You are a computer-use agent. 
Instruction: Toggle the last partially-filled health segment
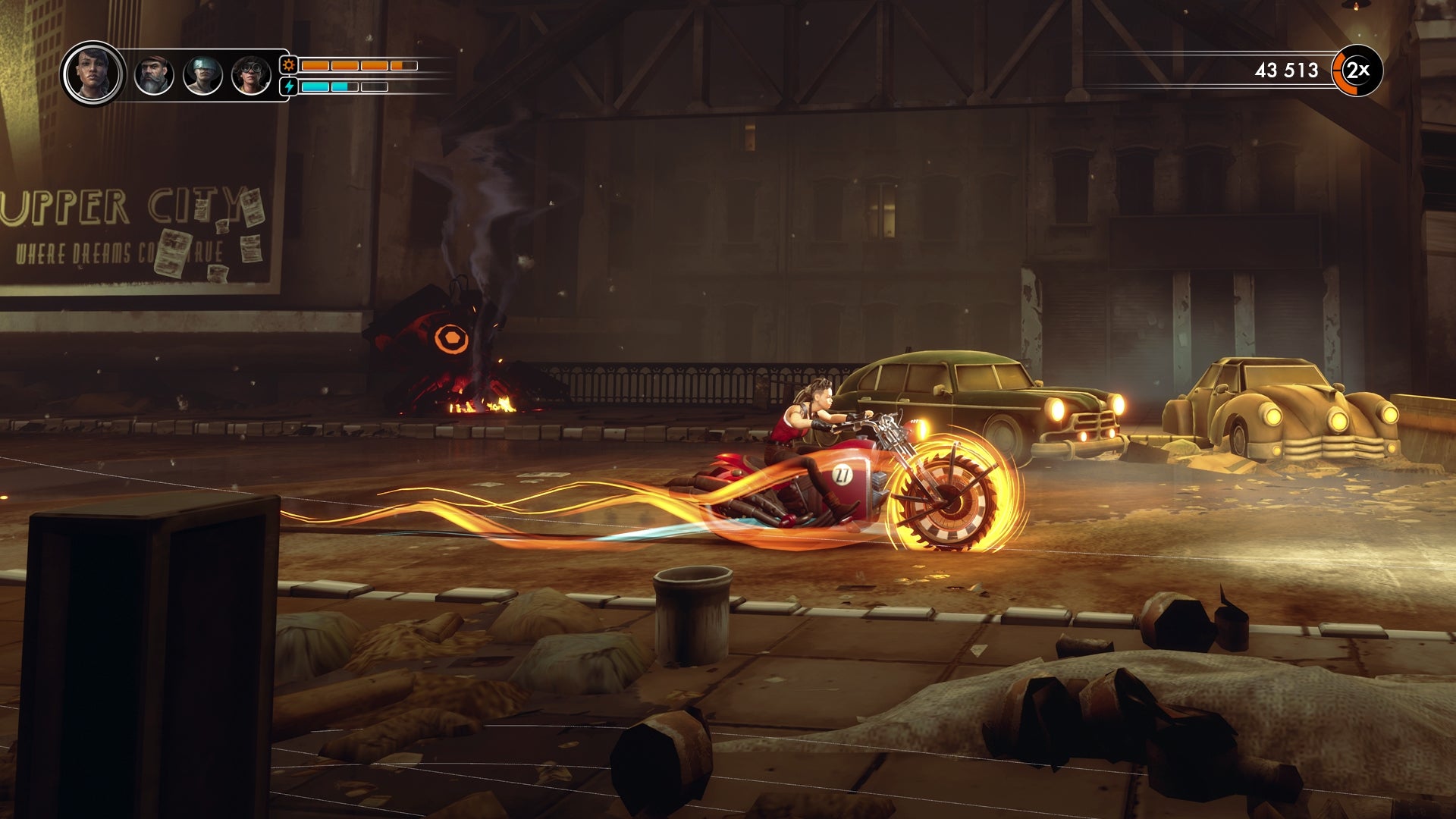[x=404, y=65]
